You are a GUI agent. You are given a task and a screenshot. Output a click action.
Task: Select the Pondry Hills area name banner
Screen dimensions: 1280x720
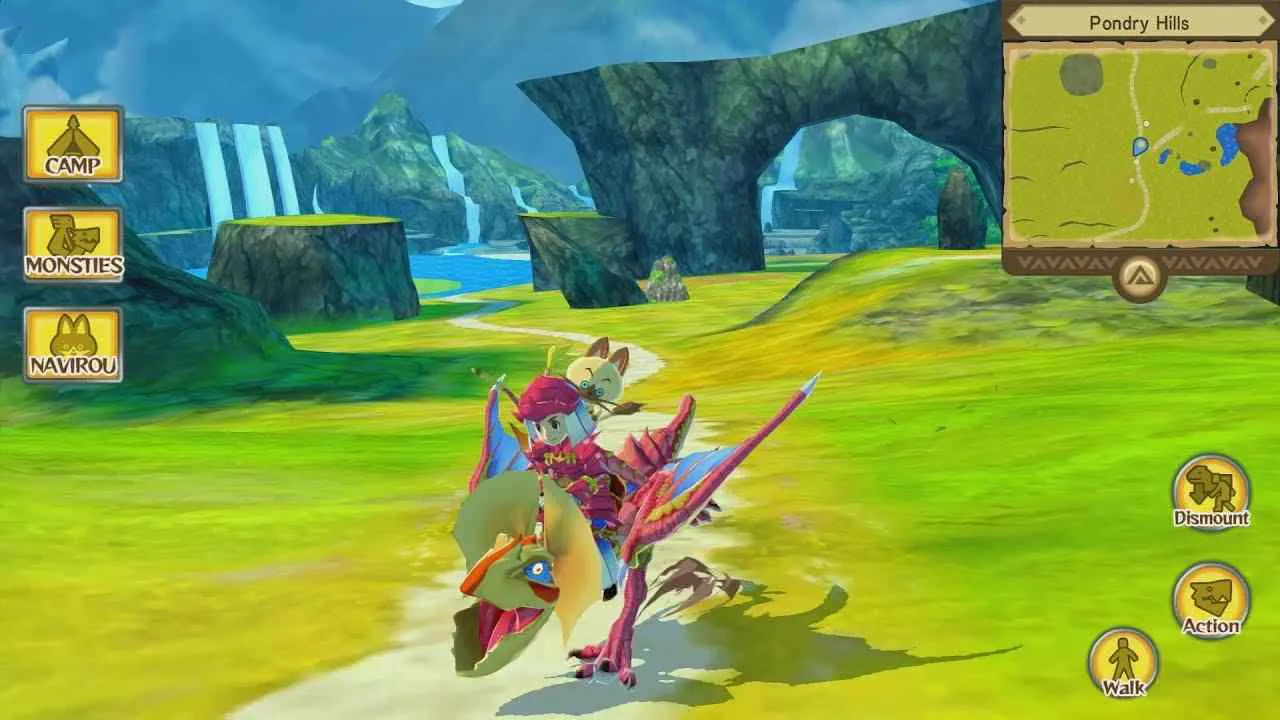(1140, 22)
